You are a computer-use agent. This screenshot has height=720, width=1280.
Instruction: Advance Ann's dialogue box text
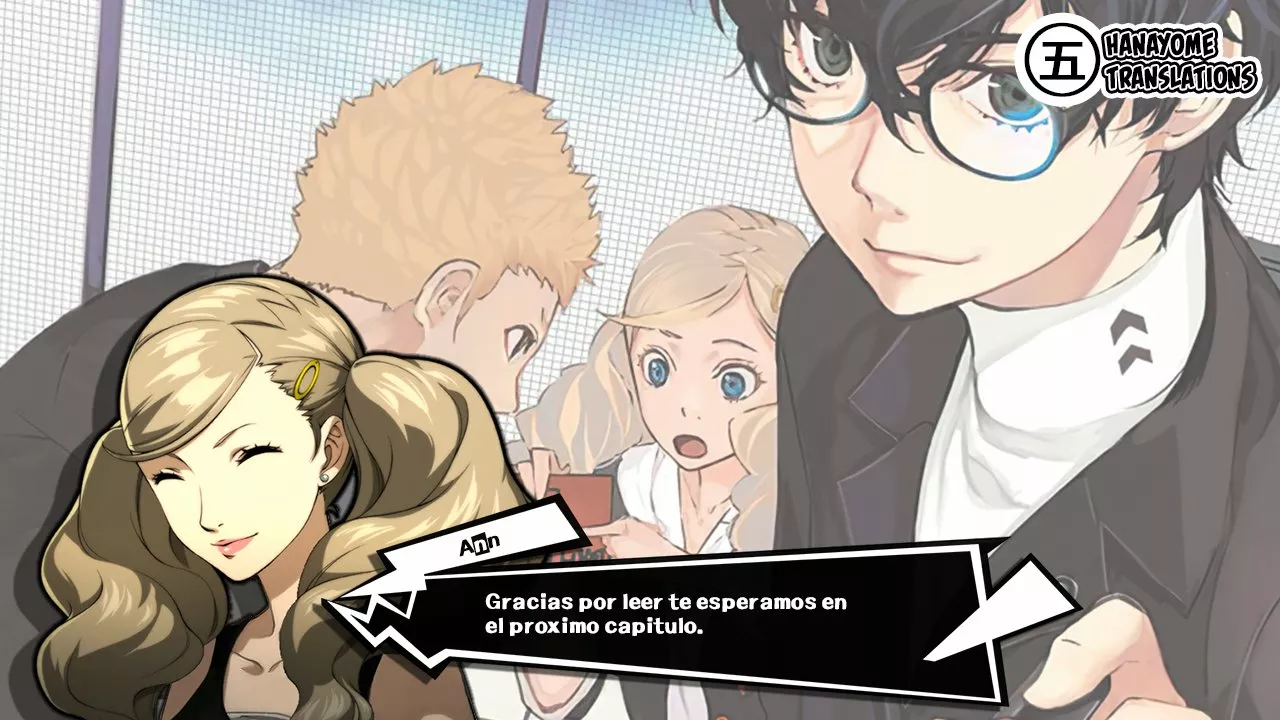(665, 616)
